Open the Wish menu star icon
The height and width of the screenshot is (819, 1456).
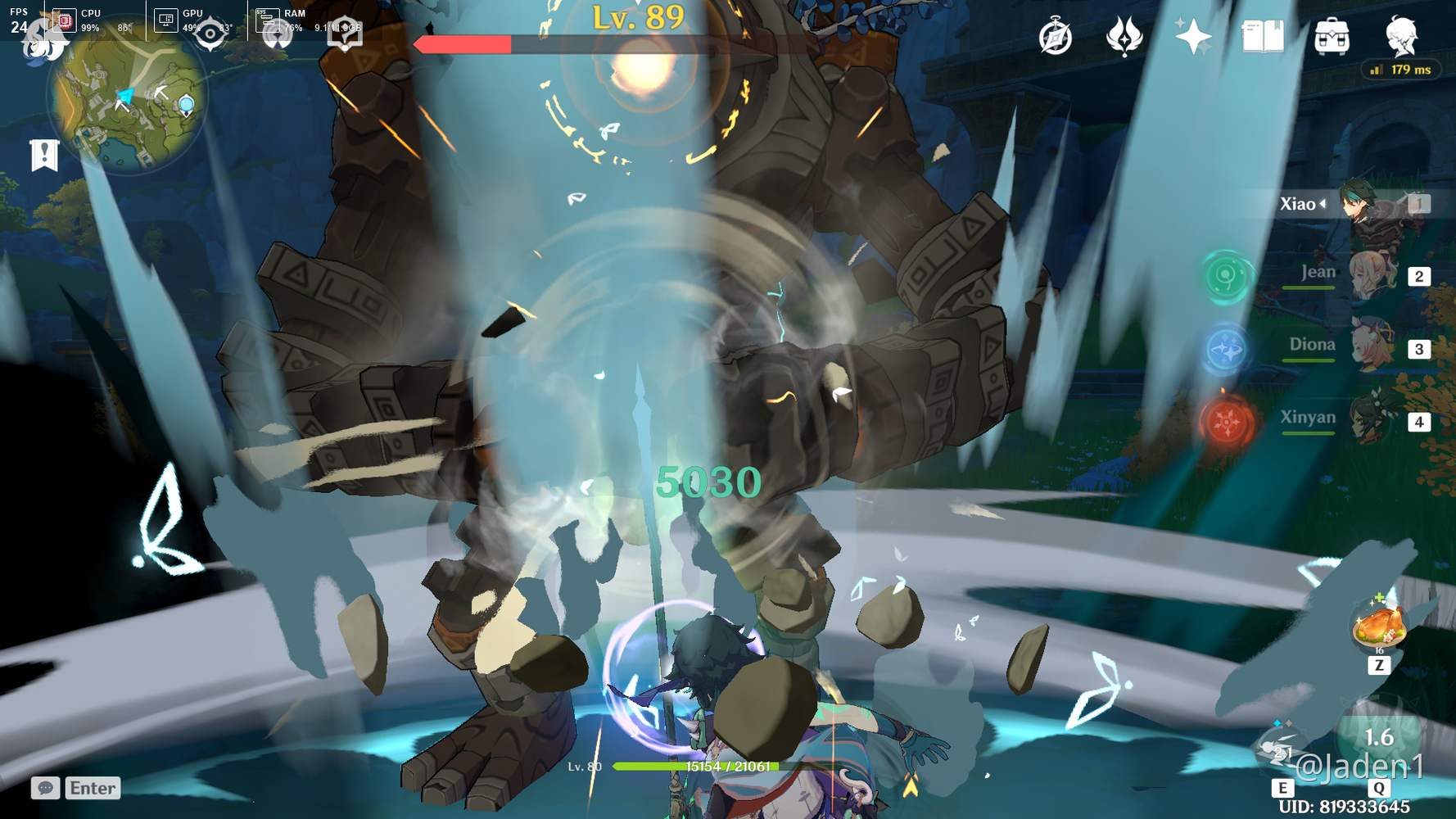[1194, 36]
